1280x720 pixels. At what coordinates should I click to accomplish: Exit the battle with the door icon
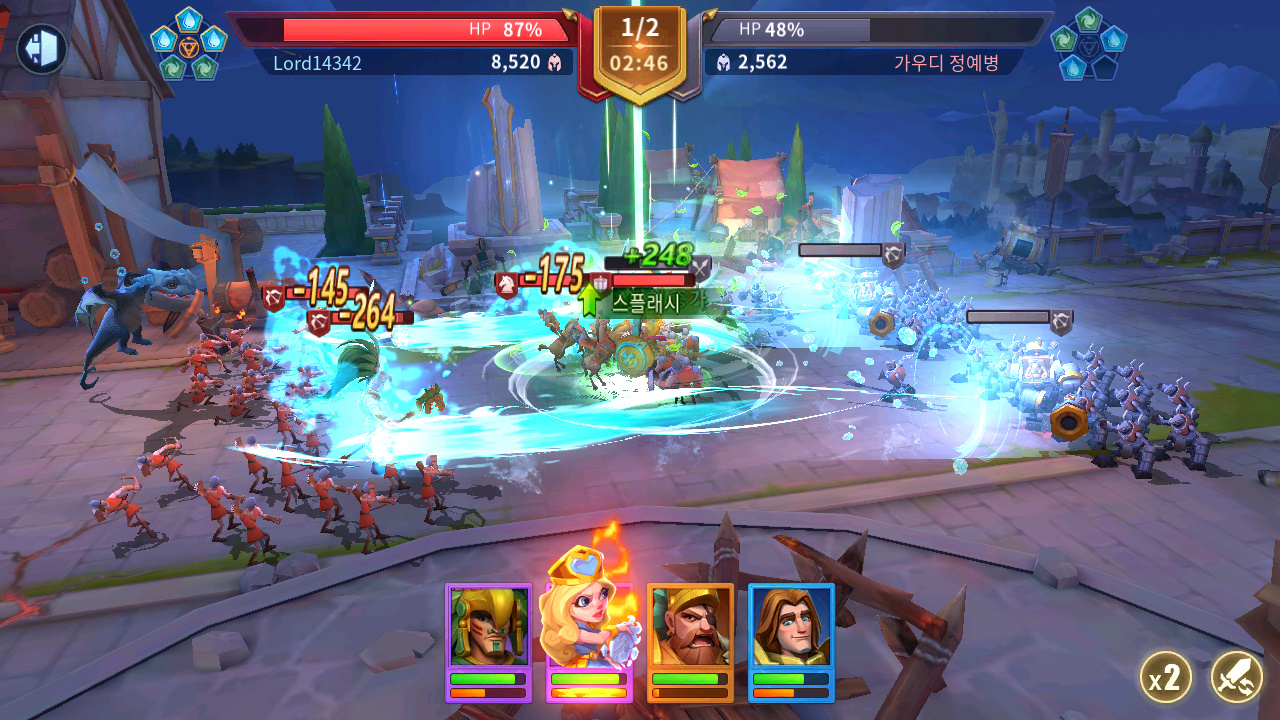point(41,48)
